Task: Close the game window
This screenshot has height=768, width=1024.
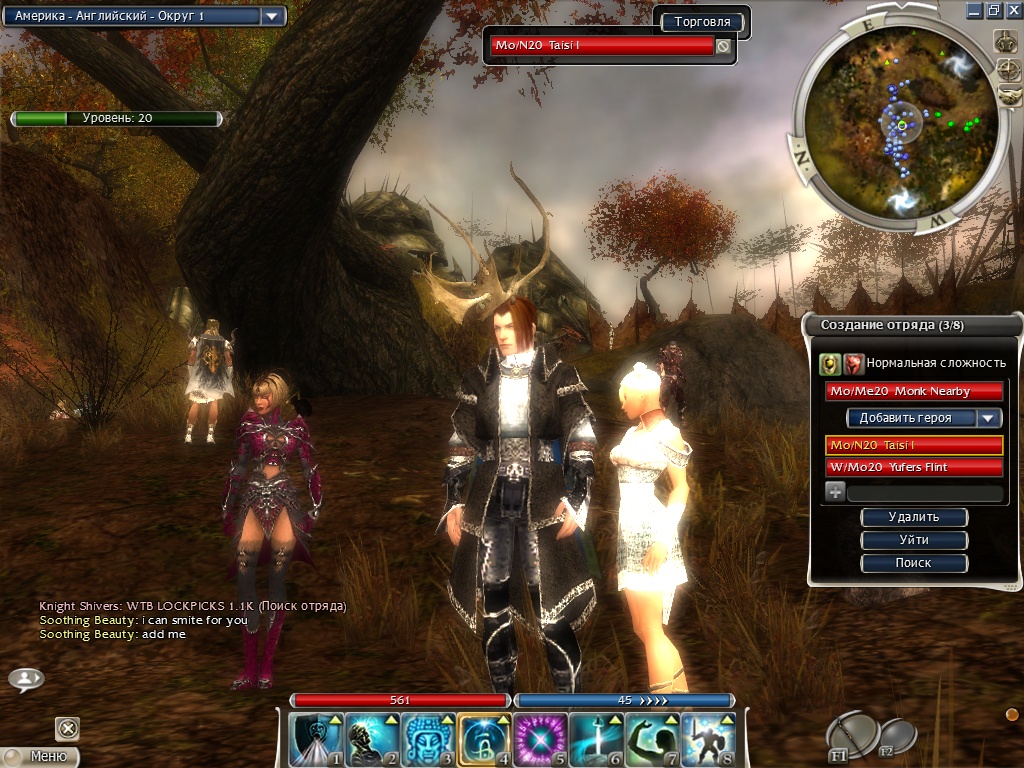Action: tap(1014, 10)
